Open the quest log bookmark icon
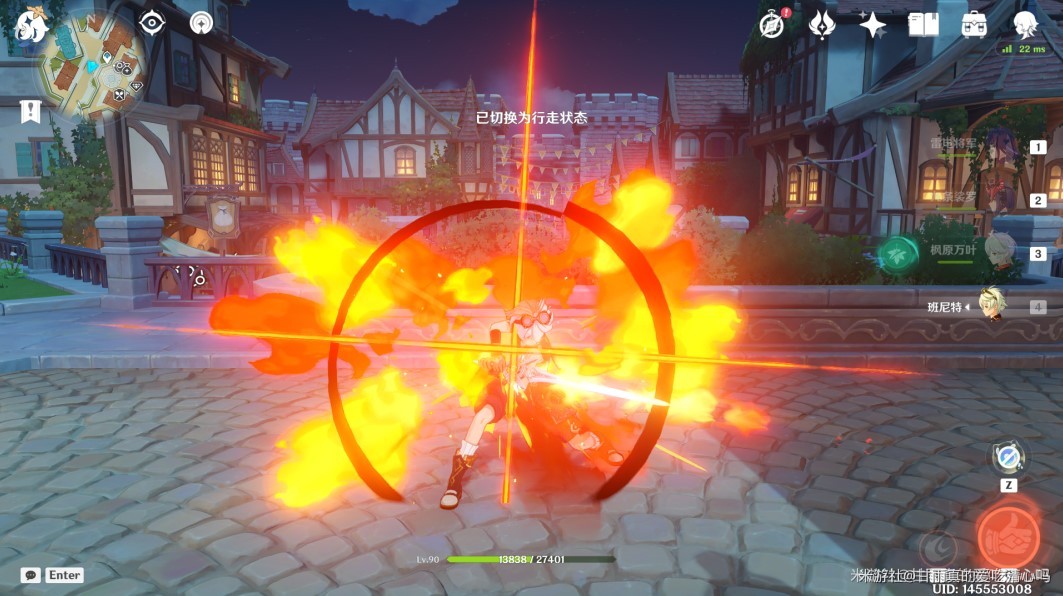 pyautogui.click(x=30, y=111)
